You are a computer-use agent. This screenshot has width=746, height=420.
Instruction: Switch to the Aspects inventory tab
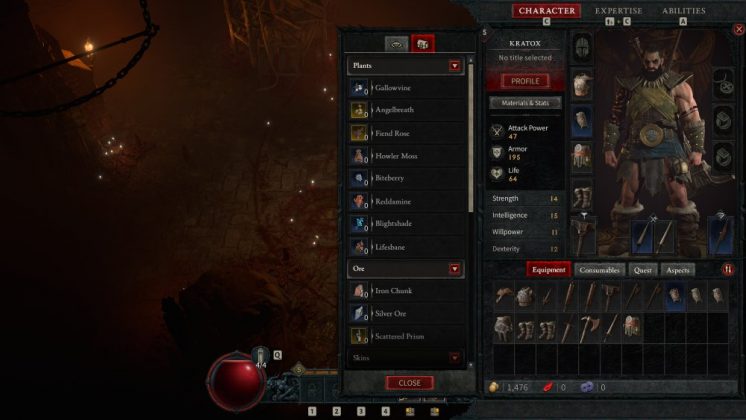coord(677,269)
